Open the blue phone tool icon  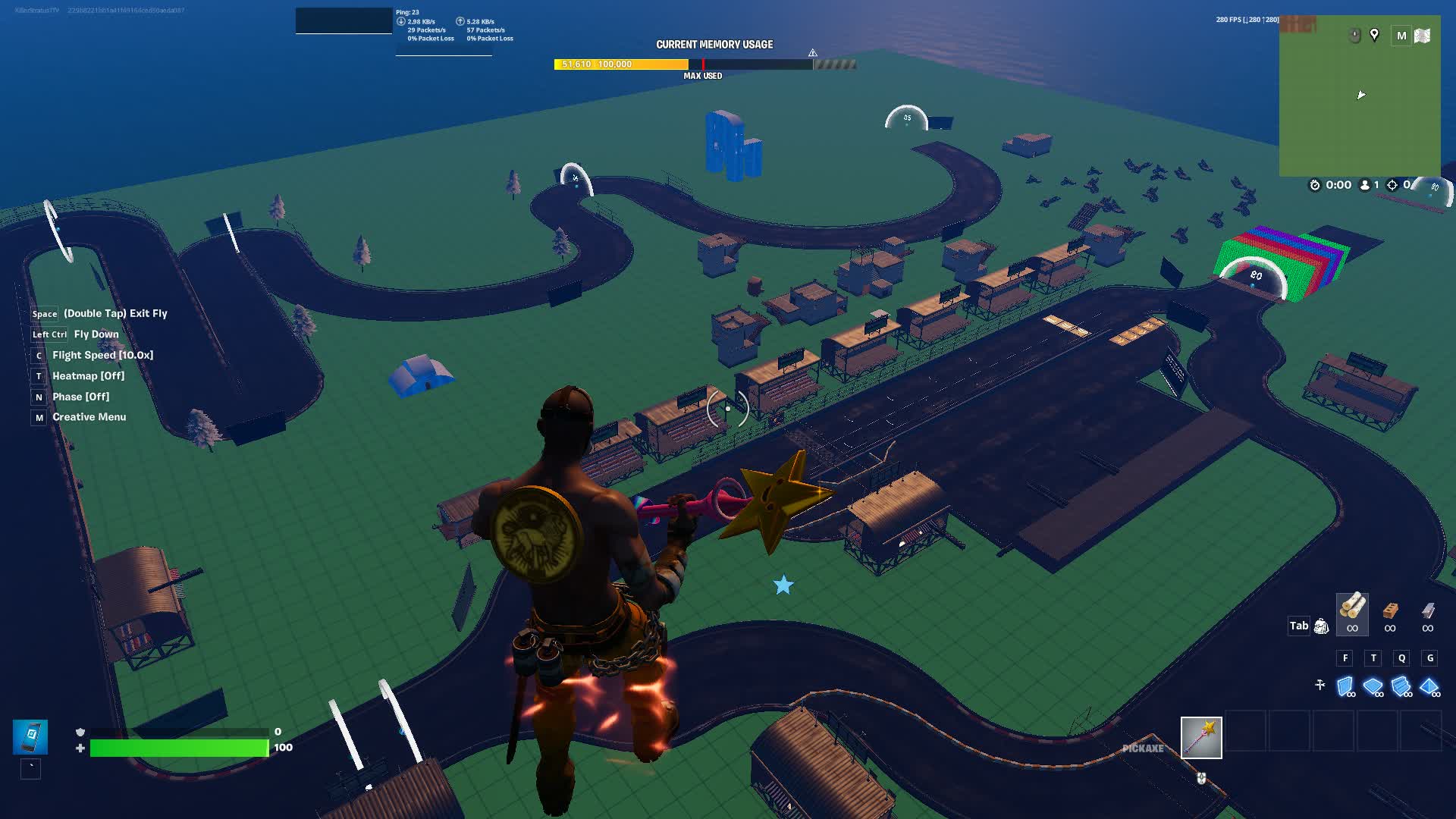click(x=30, y=736)
